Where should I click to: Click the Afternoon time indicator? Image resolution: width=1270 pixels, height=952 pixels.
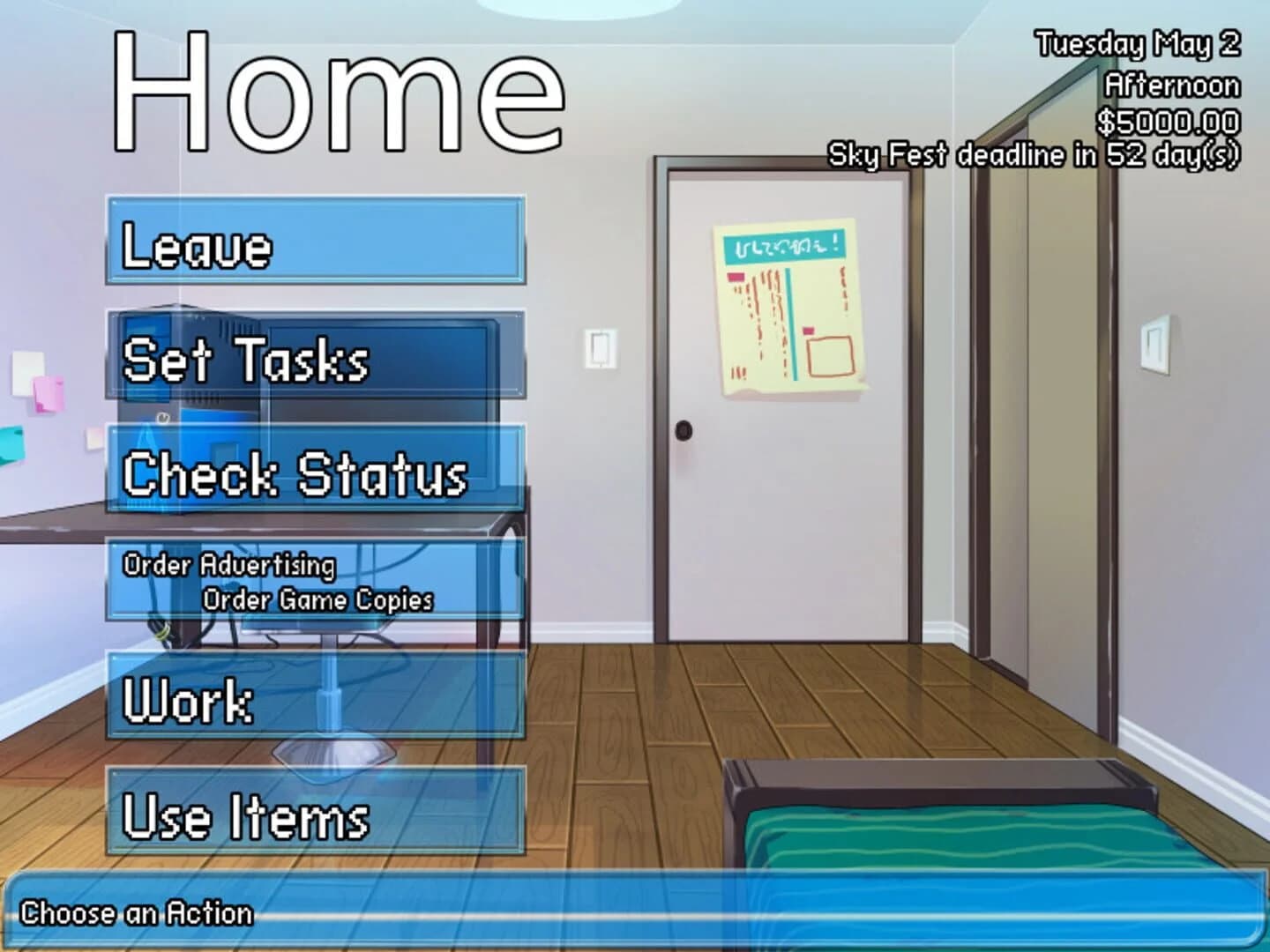point(1174,86)
